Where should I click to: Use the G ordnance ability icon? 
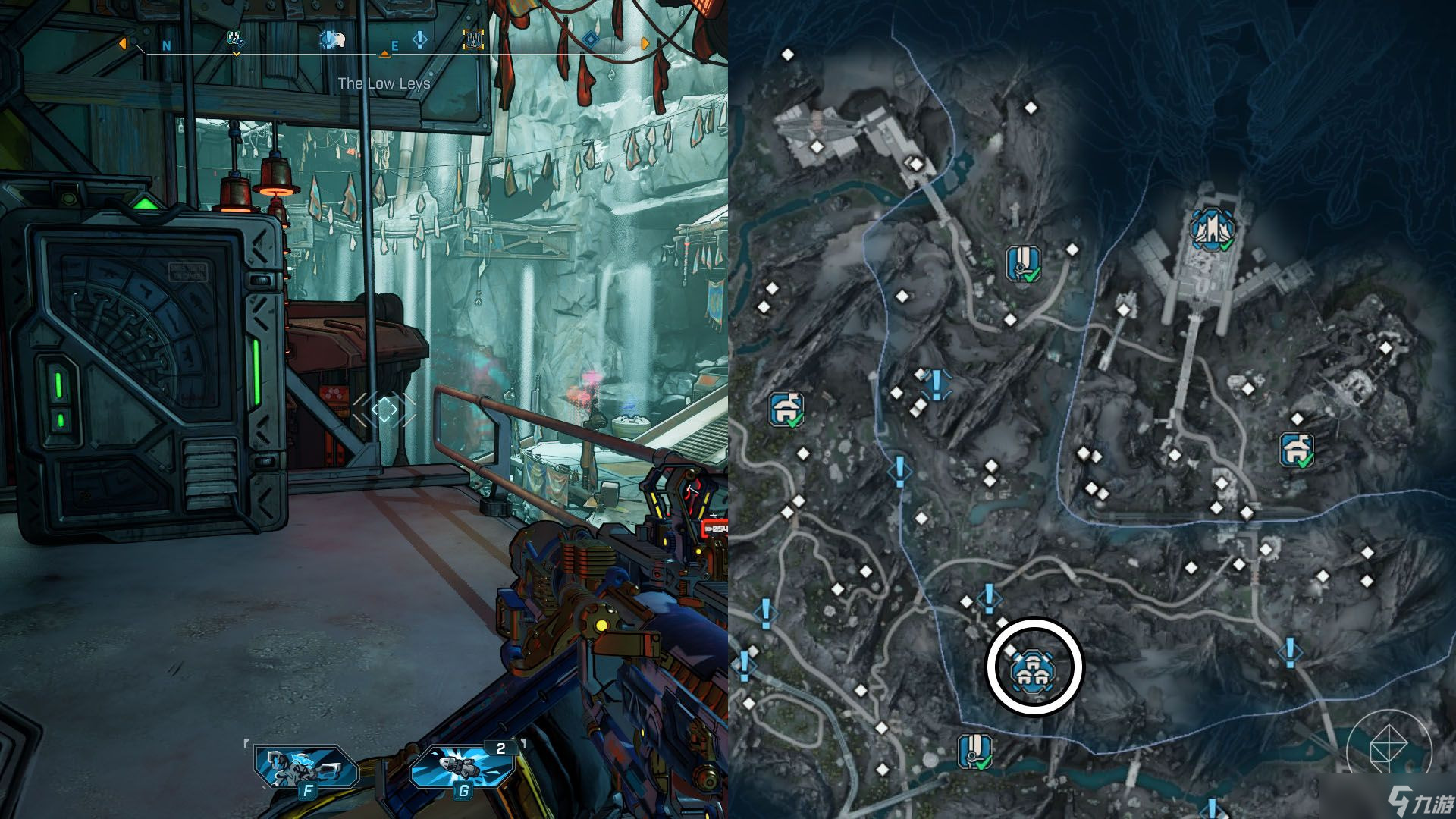[x=463, y=769]
